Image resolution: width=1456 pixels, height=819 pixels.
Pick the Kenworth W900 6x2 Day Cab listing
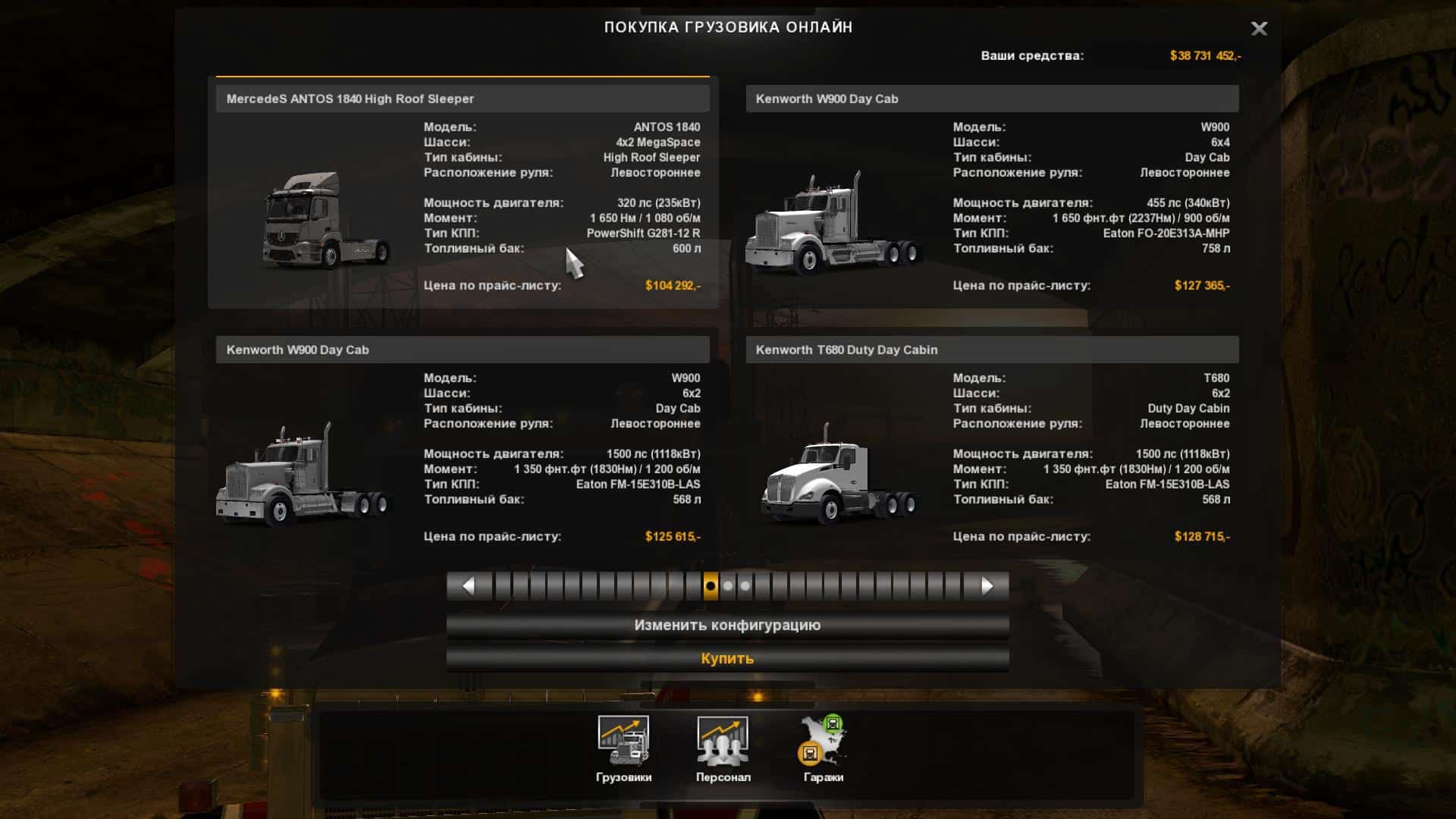coord(463,350)
